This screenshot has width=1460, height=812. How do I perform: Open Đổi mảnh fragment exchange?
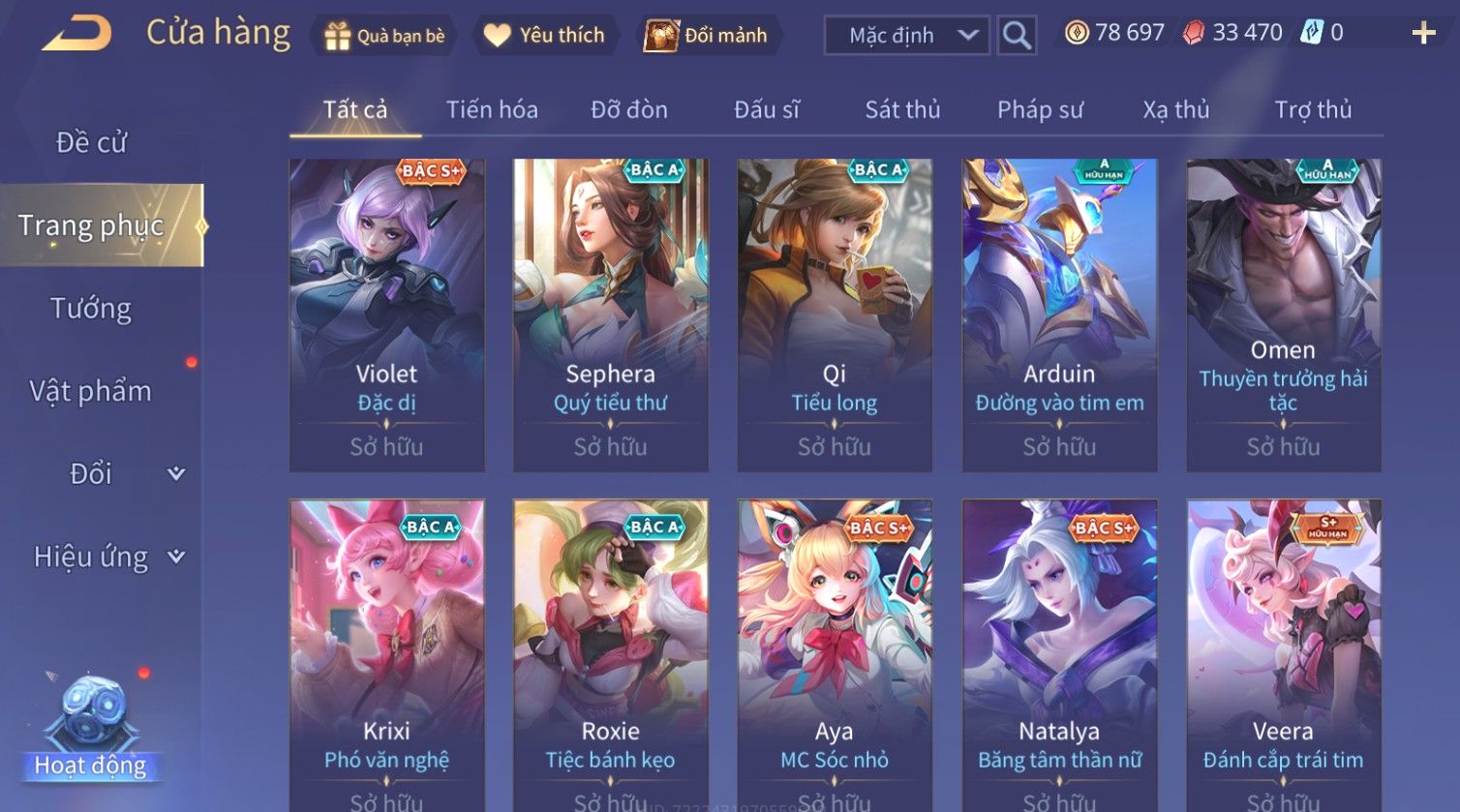[707, 36]
